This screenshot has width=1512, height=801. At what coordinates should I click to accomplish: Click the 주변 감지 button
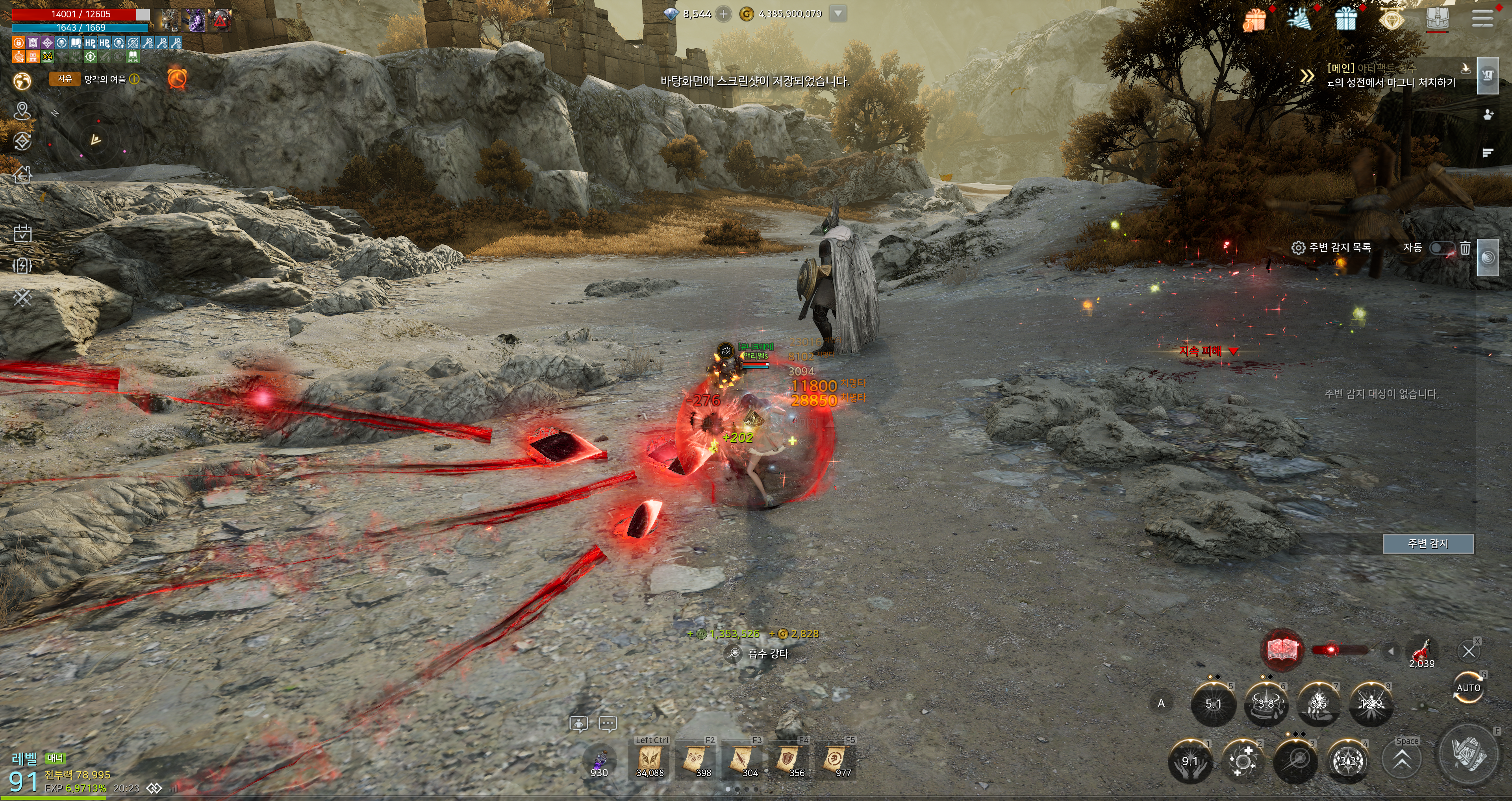coord(1427,544)
